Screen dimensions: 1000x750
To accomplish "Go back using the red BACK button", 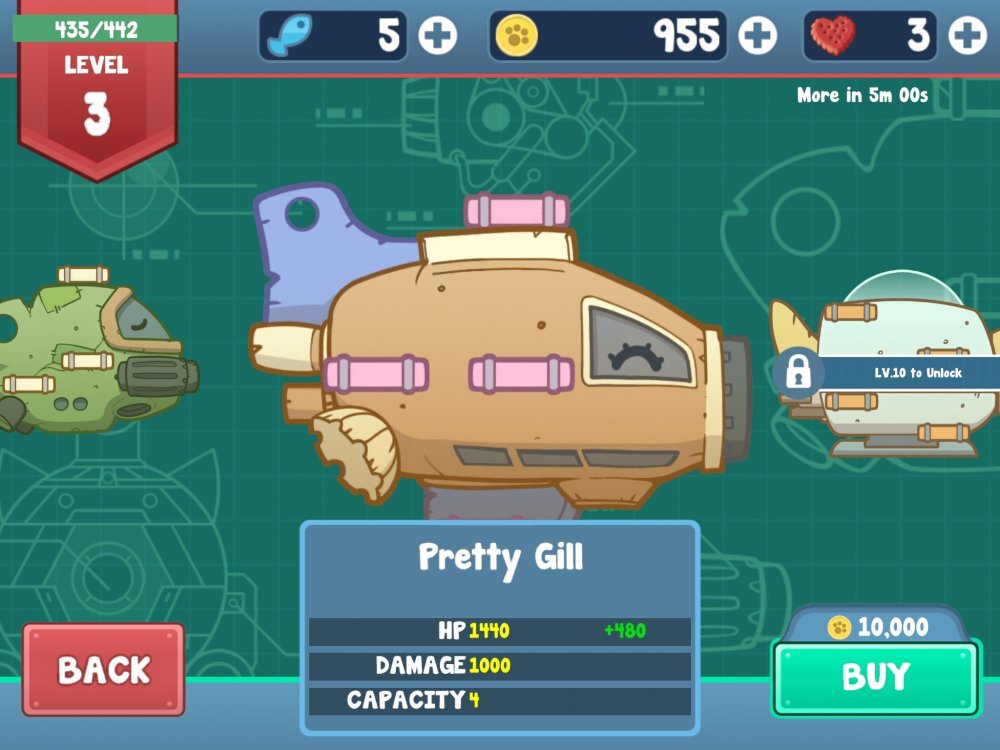I will [x=103, y=670].
